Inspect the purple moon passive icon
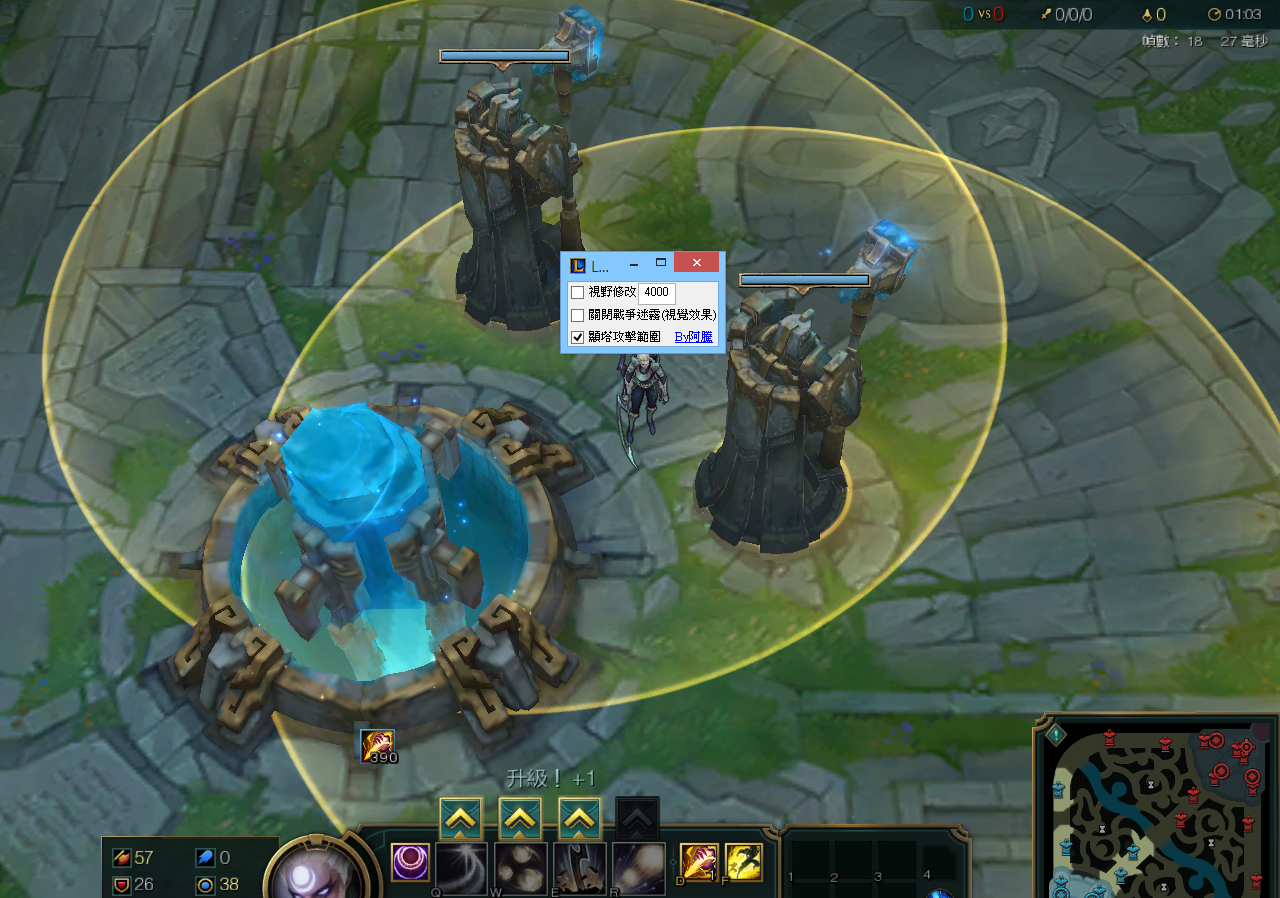The height and width of the screenshot is (898, 1280). 410,862
